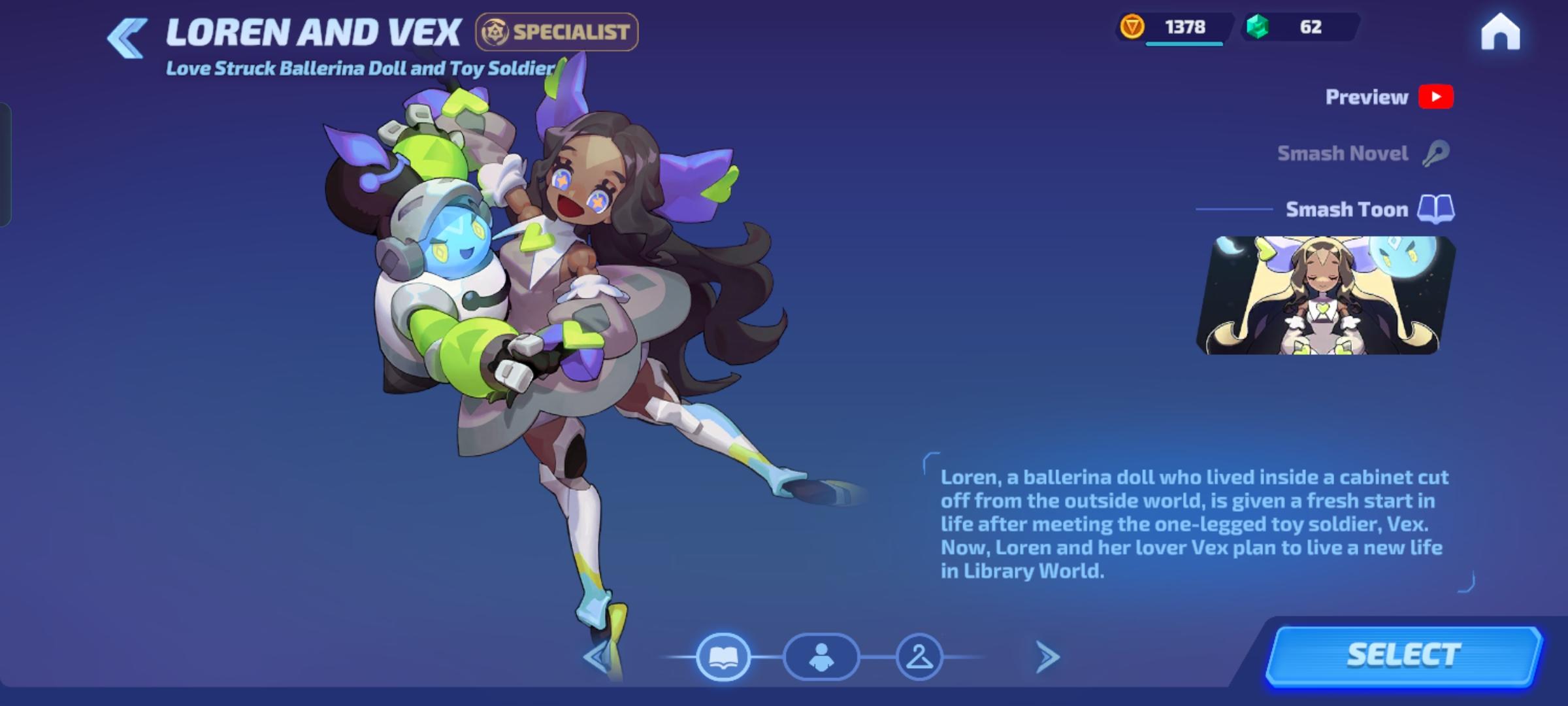Click the Preview link
The height and width of the screenshot is (706, 1568).
pyautogui.click(x=1367, y=97)
